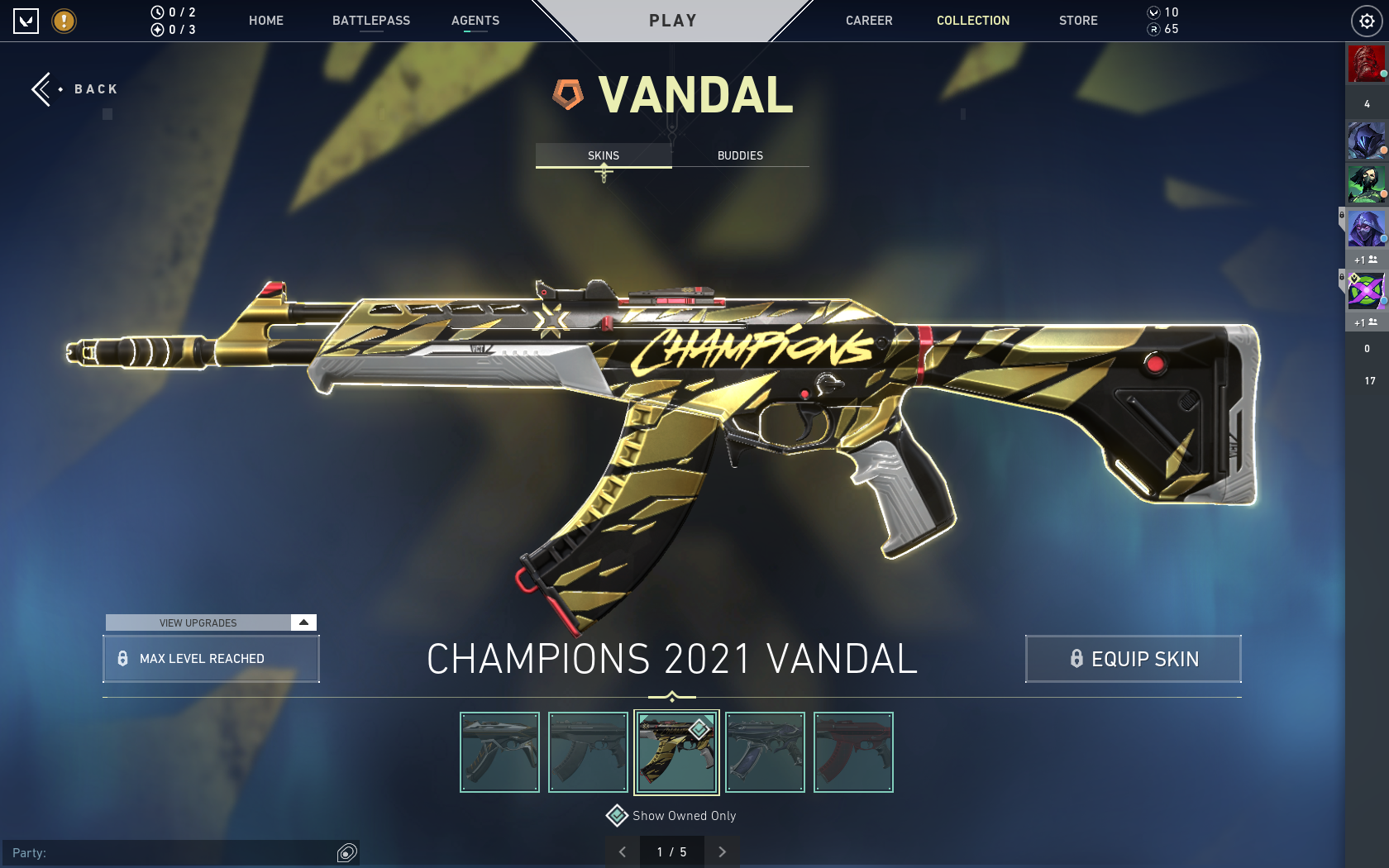Open settings via the gear icon
Screen dimensions: 1389x868
pyautogui.click(x=1368, y=20)
